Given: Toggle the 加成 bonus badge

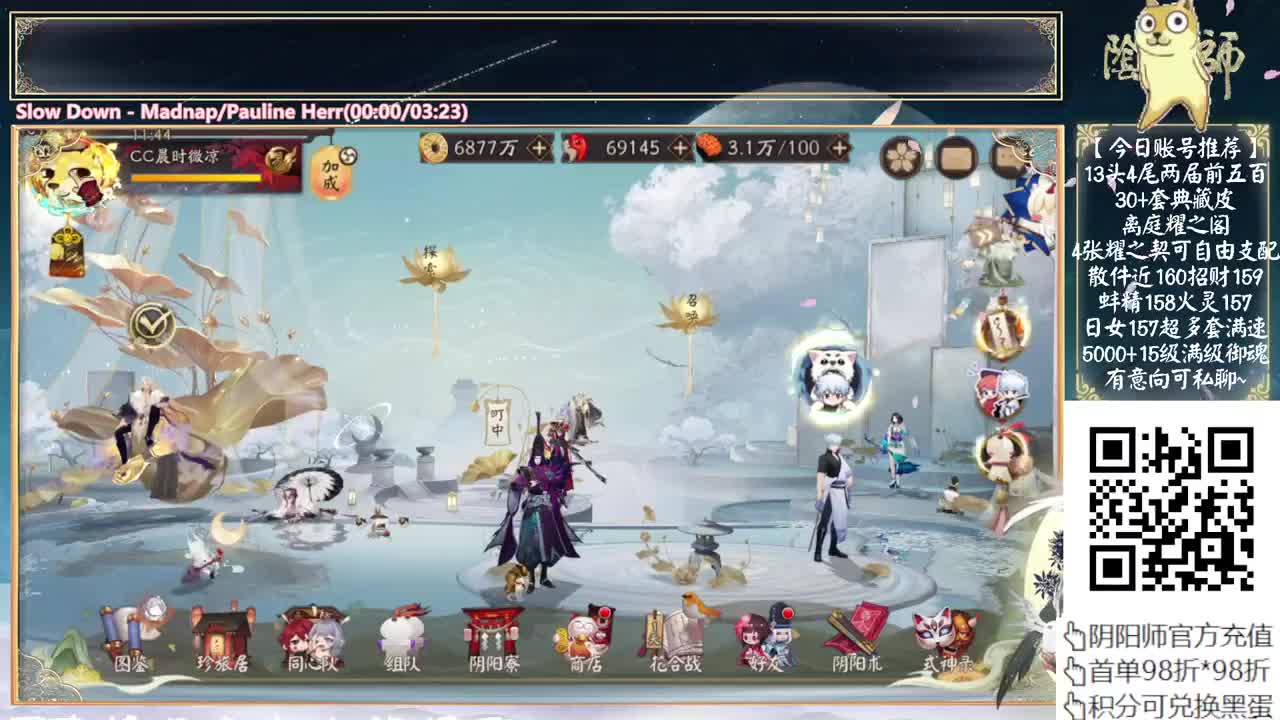Looking at the screenshot, I should [331, 172].
